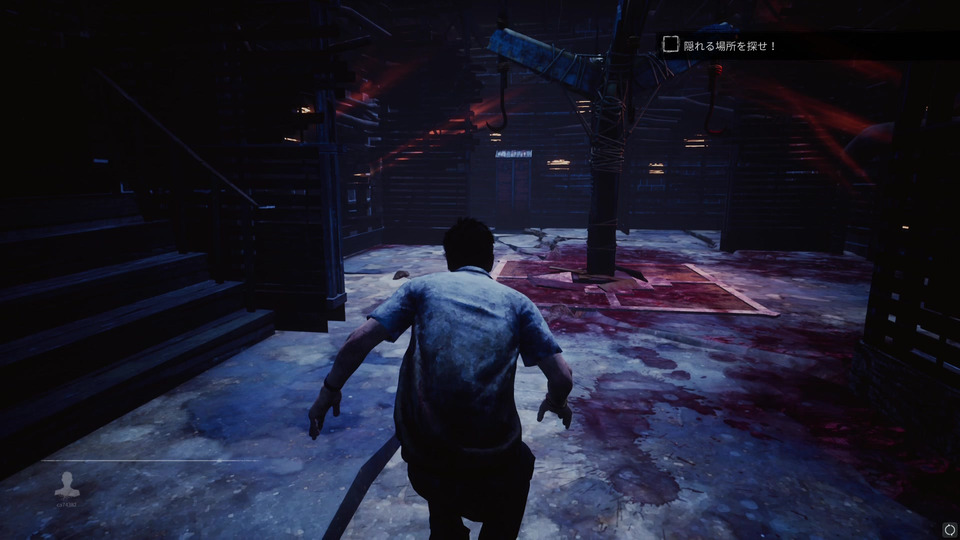Select the survivor silhouette status icon
960x540 pixels.
(x=68, y=484)
